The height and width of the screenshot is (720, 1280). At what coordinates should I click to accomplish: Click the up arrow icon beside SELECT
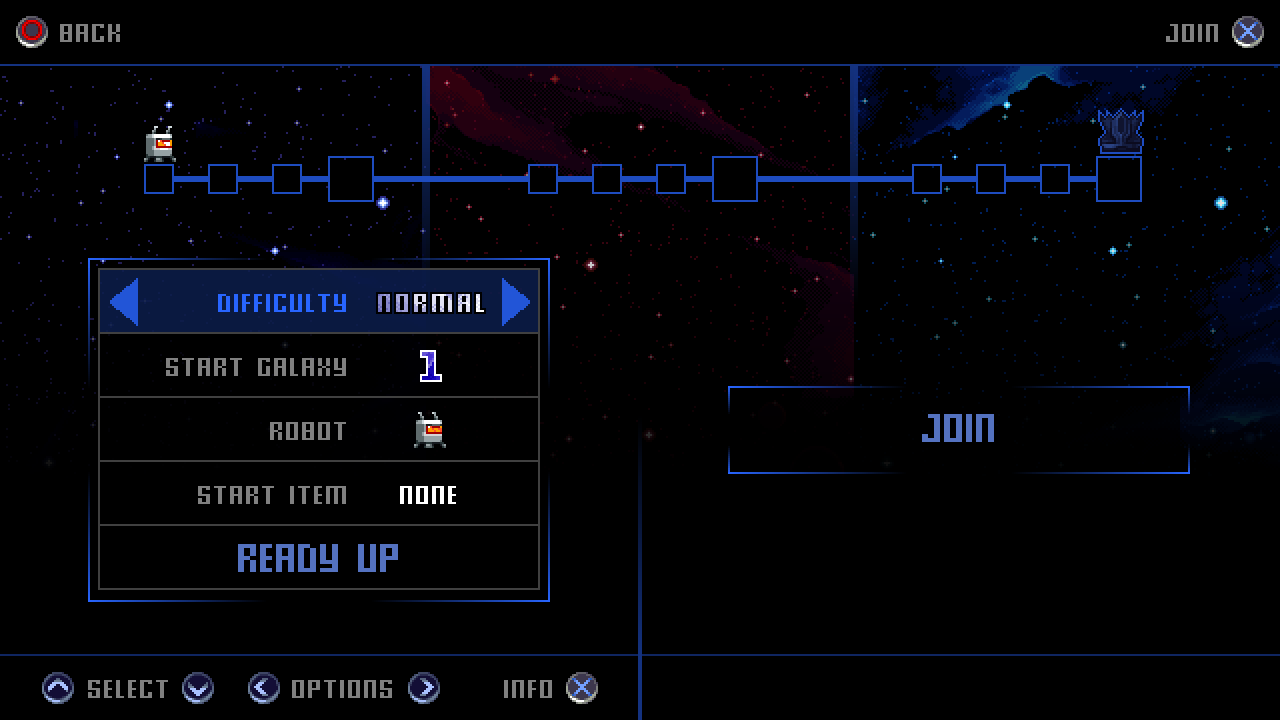pos(58,688)
